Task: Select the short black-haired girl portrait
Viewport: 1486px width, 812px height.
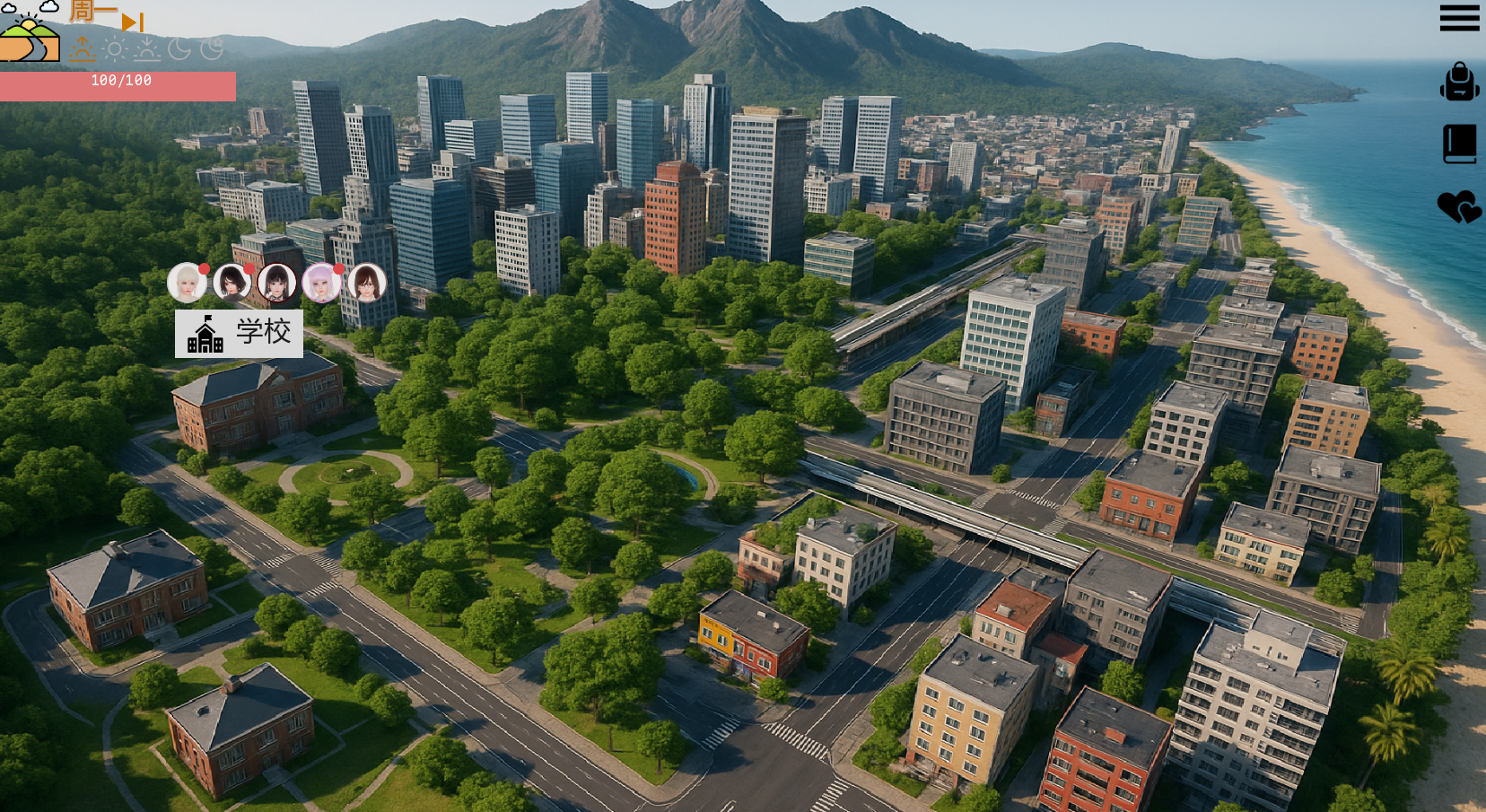Action: tap(232, 284)
